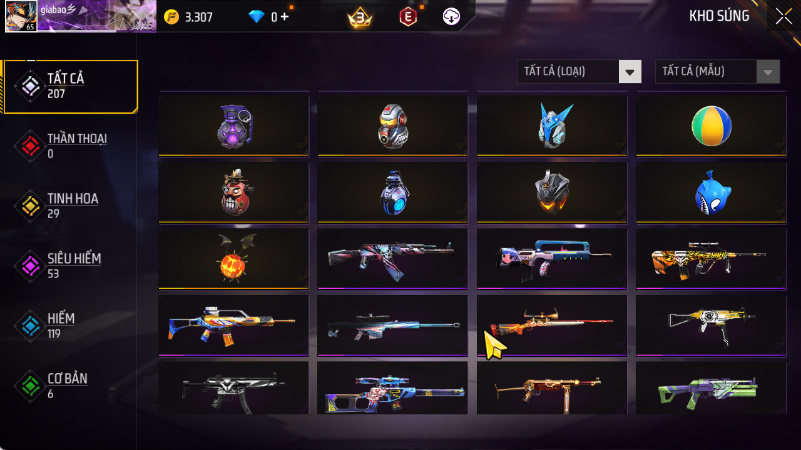The image size is (801, 450).
Task: Open the Tất Cả (Loại) dropdown
Action: click(x=580, y=71)
